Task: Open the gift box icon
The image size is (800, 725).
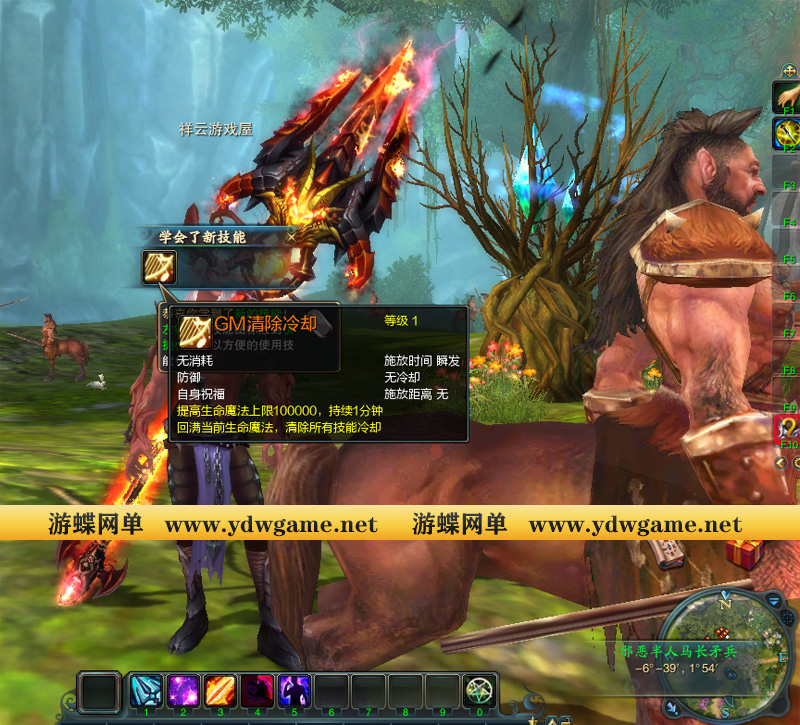Action: [744, 551]
